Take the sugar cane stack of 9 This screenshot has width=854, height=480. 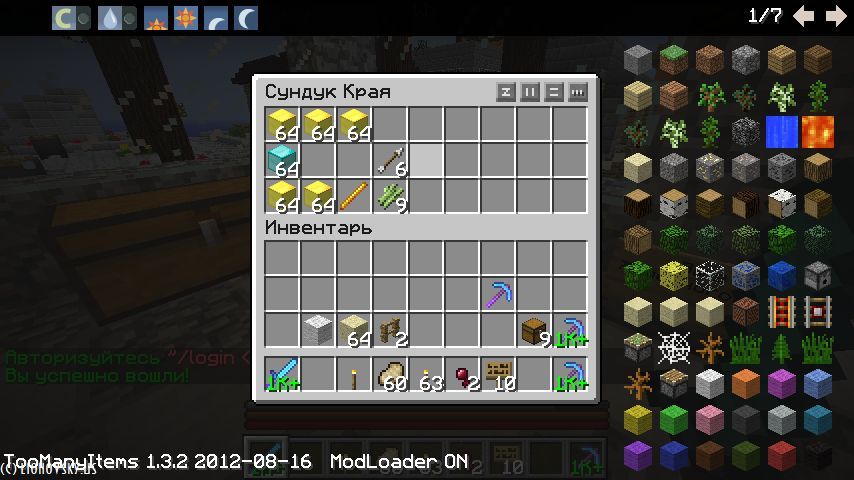click(x=392, y=196)
